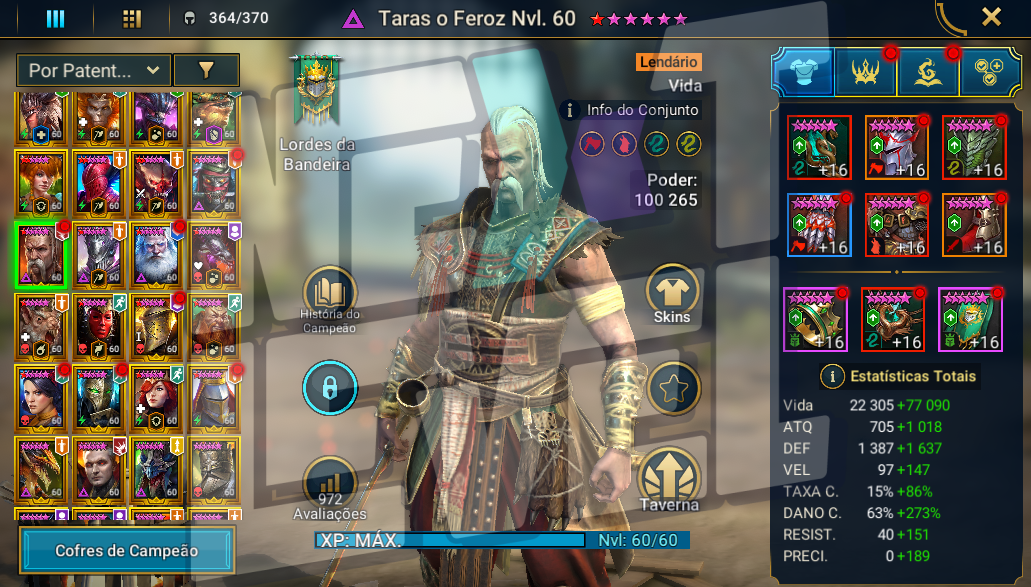Open the Por Patente sort dropdown
This screenshot has width=1031, height=587.
click(x=94, y=70)
